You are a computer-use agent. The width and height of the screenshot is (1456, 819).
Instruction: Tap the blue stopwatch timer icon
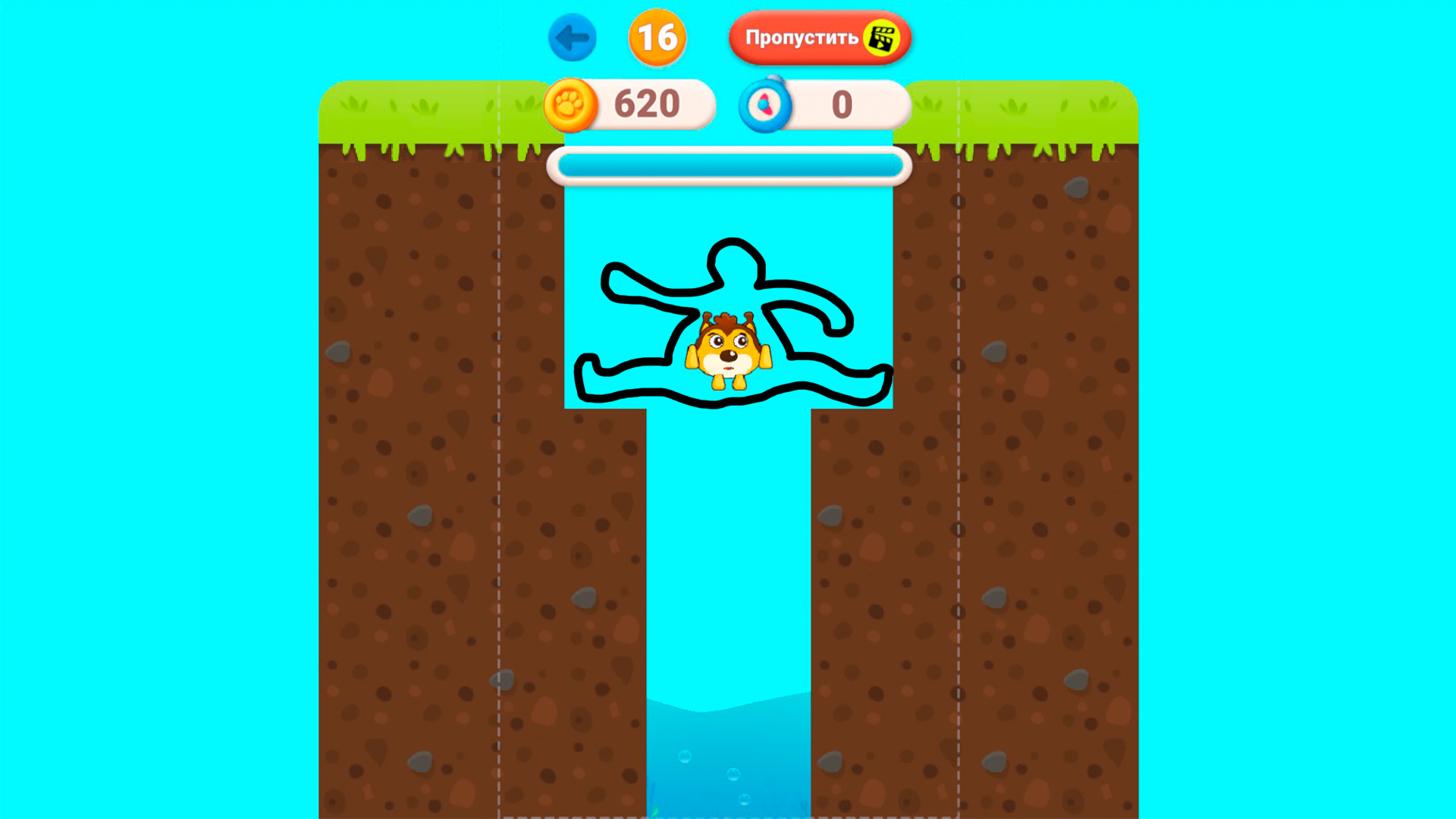tap(766, 105)
